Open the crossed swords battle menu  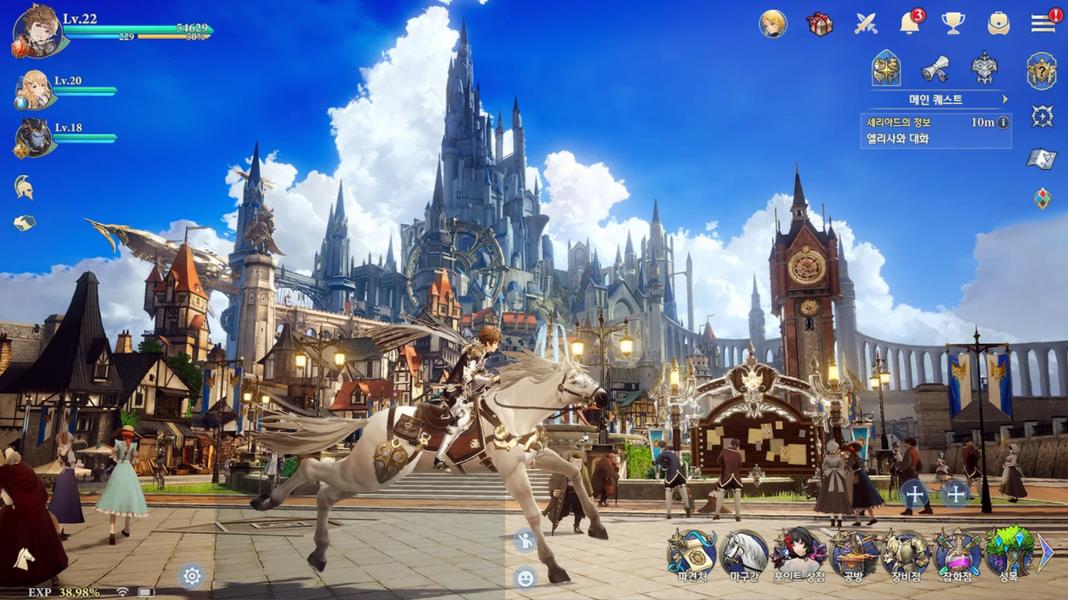[x=866, y=23]
